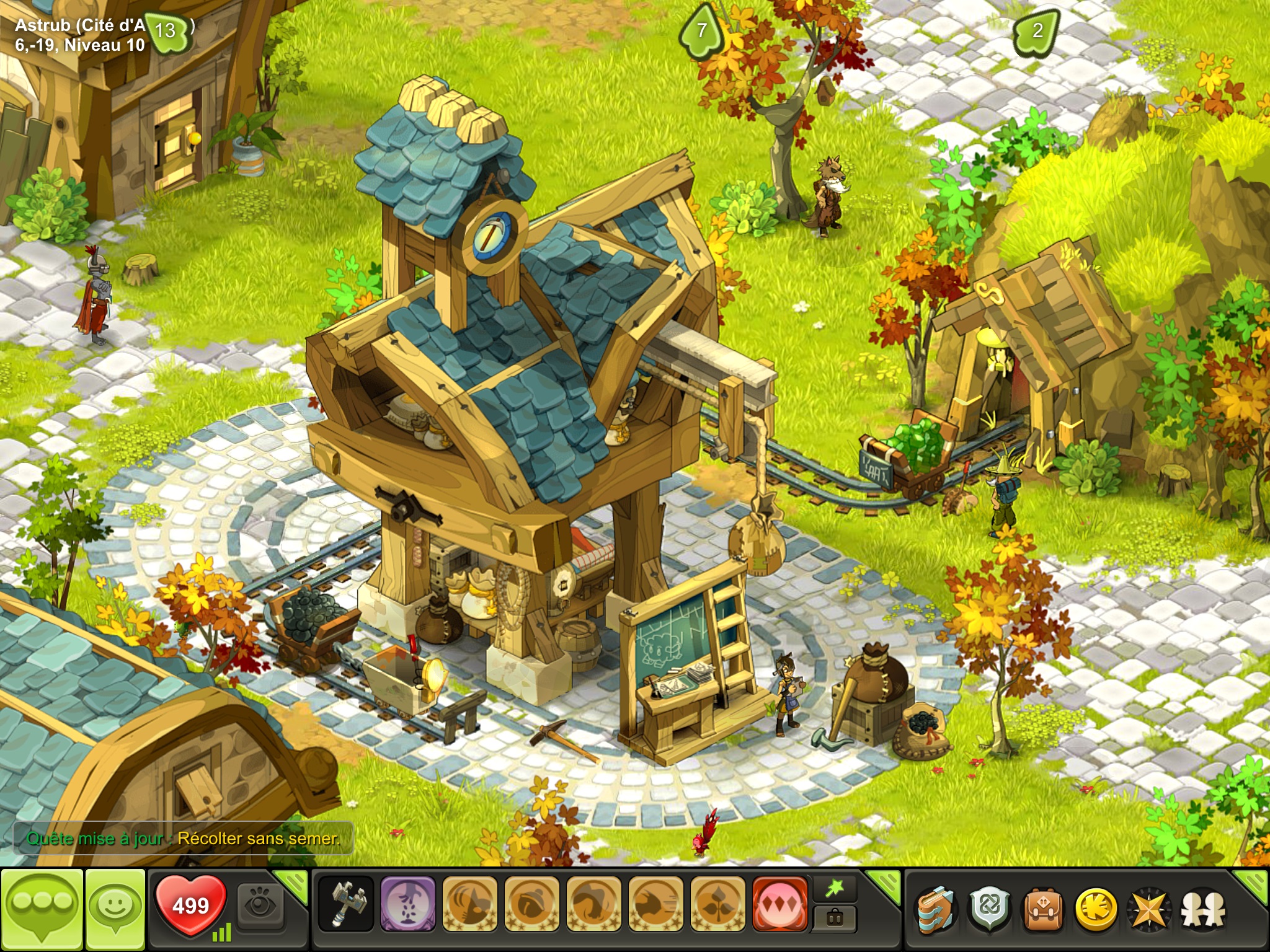Viewport: 1270px width, 952px height.
Task: Activate the red three-diamonds spell
Action: (779, 904)
